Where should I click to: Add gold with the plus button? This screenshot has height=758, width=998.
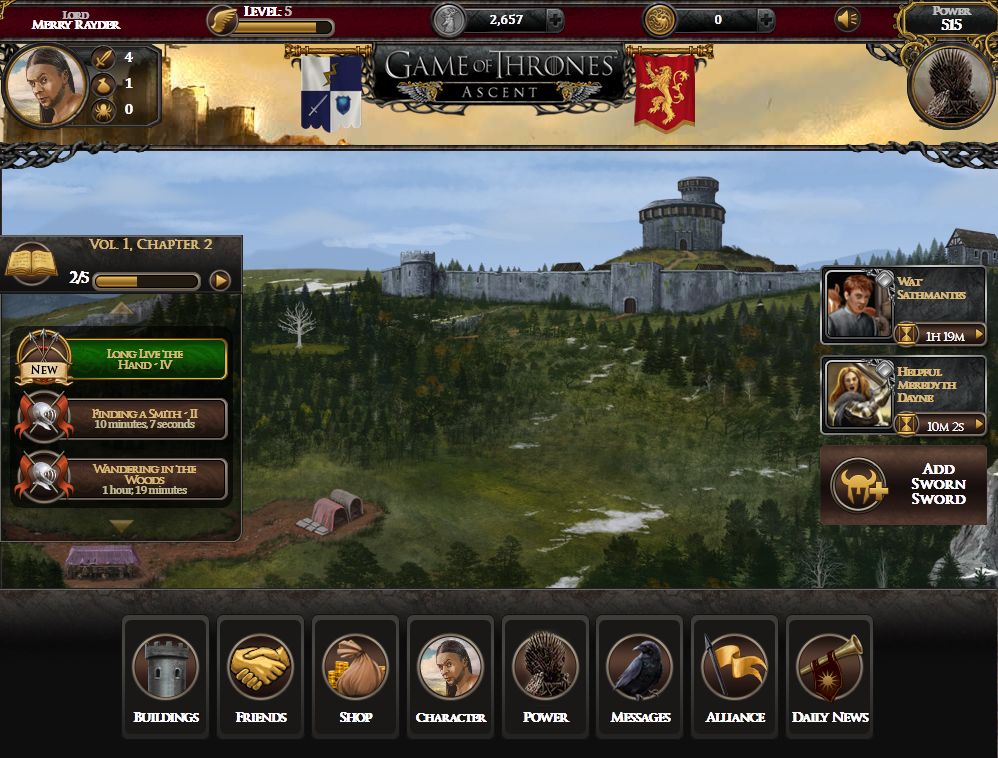[765, 19]
